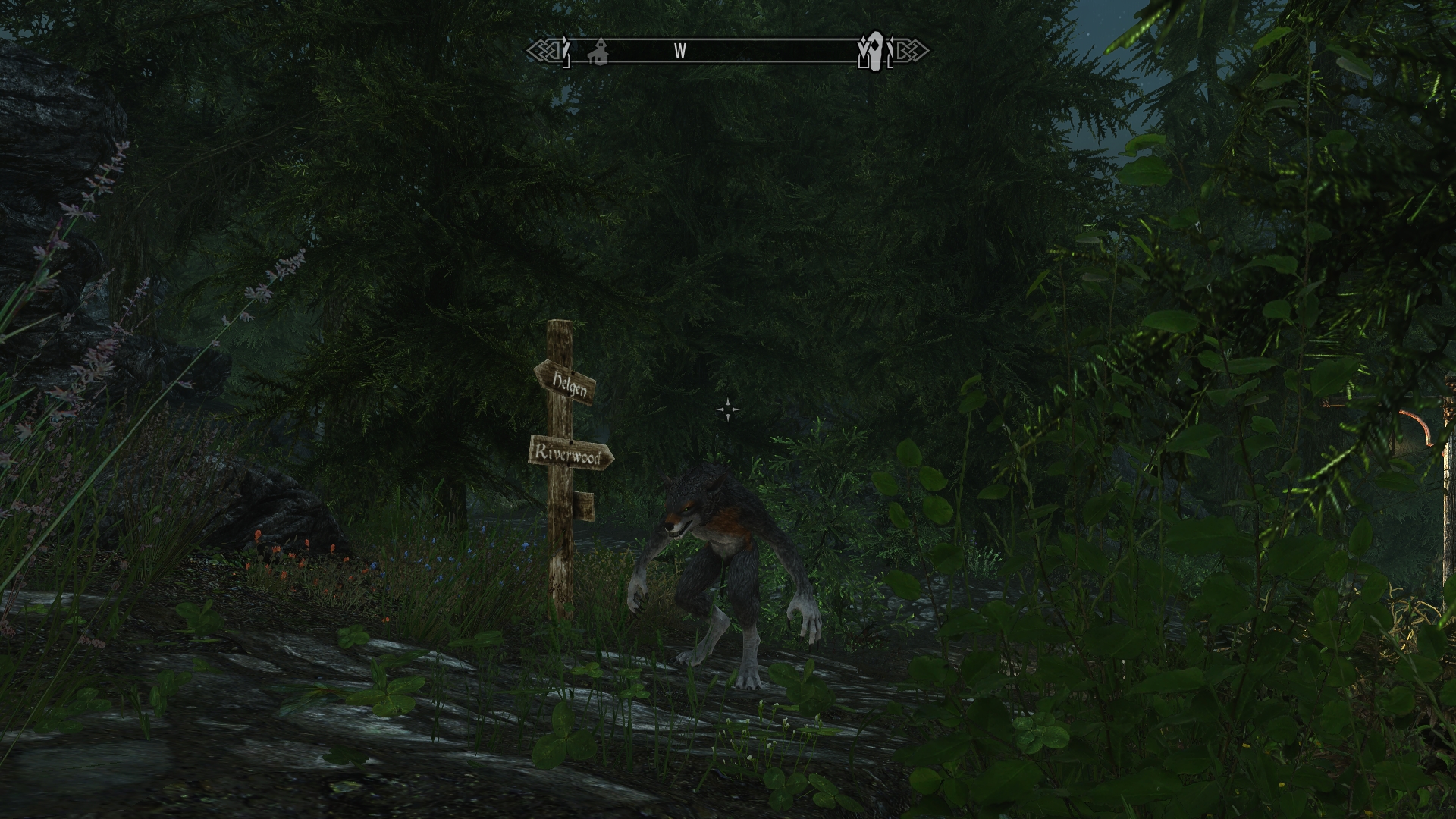The image size is (1456, 819).
Task: Click the W heading on the compass bar
Action: tap(680, 51)
